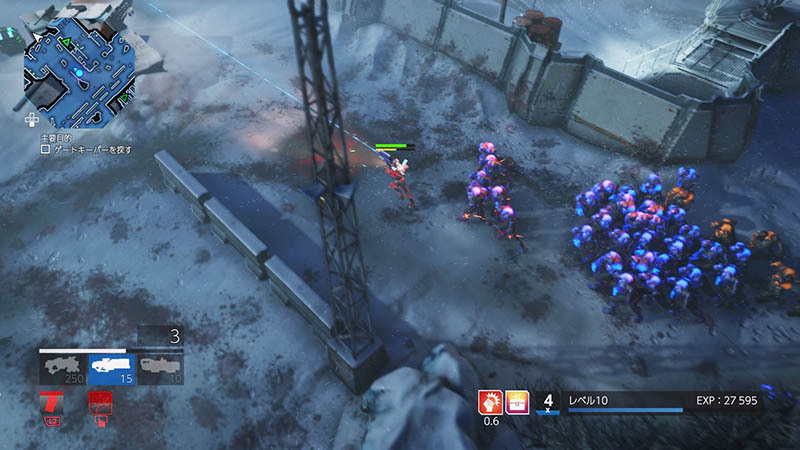The width and height of the screenshot is (800, 450).
Task: Use the red equipment icon under the blue weapon
Action: coord(99,405)
